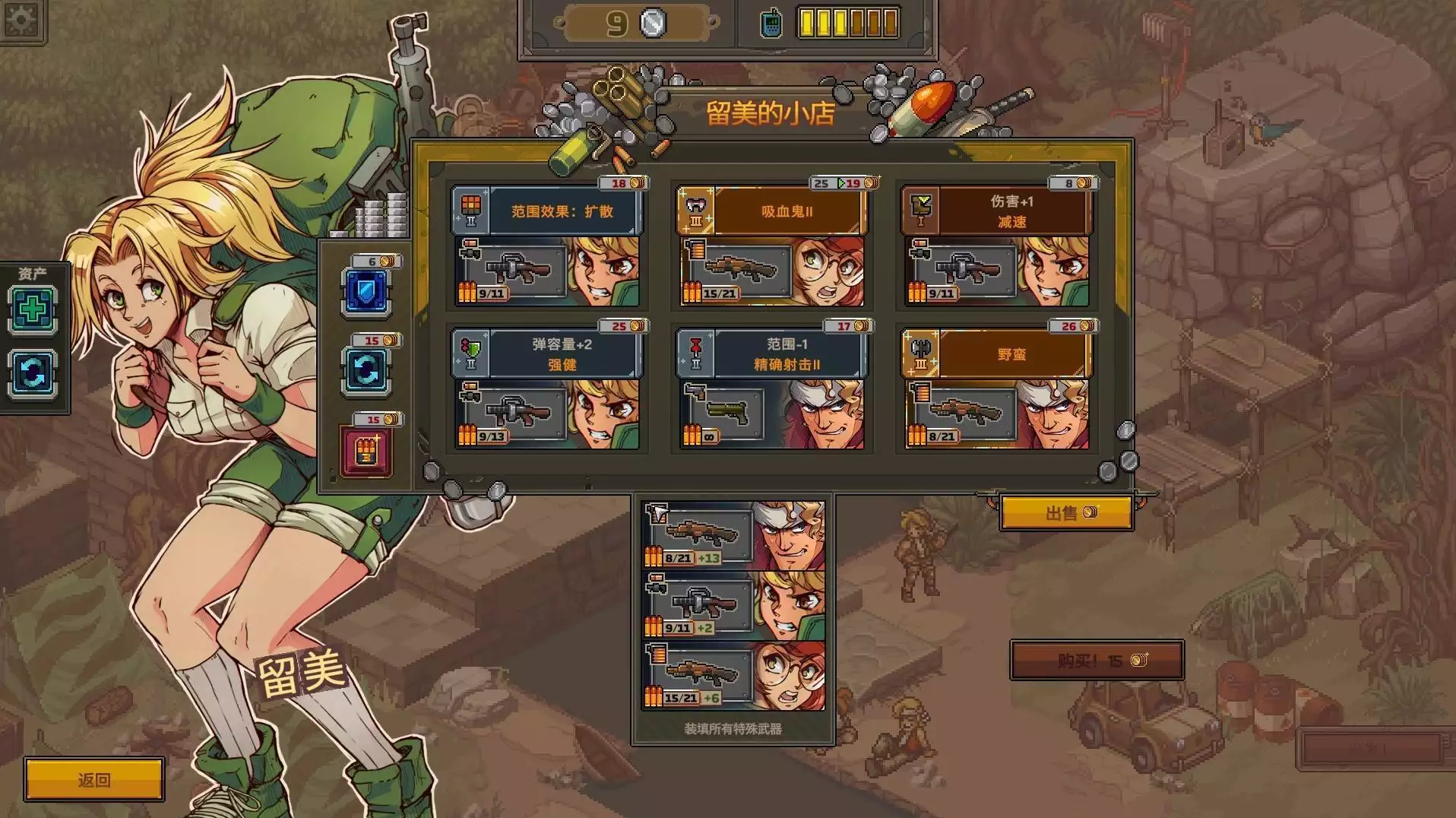This screenshot has width=1456, height=818.
Task: Select the 9/11 +2 weapon reload row
Action: coord(733,606)
